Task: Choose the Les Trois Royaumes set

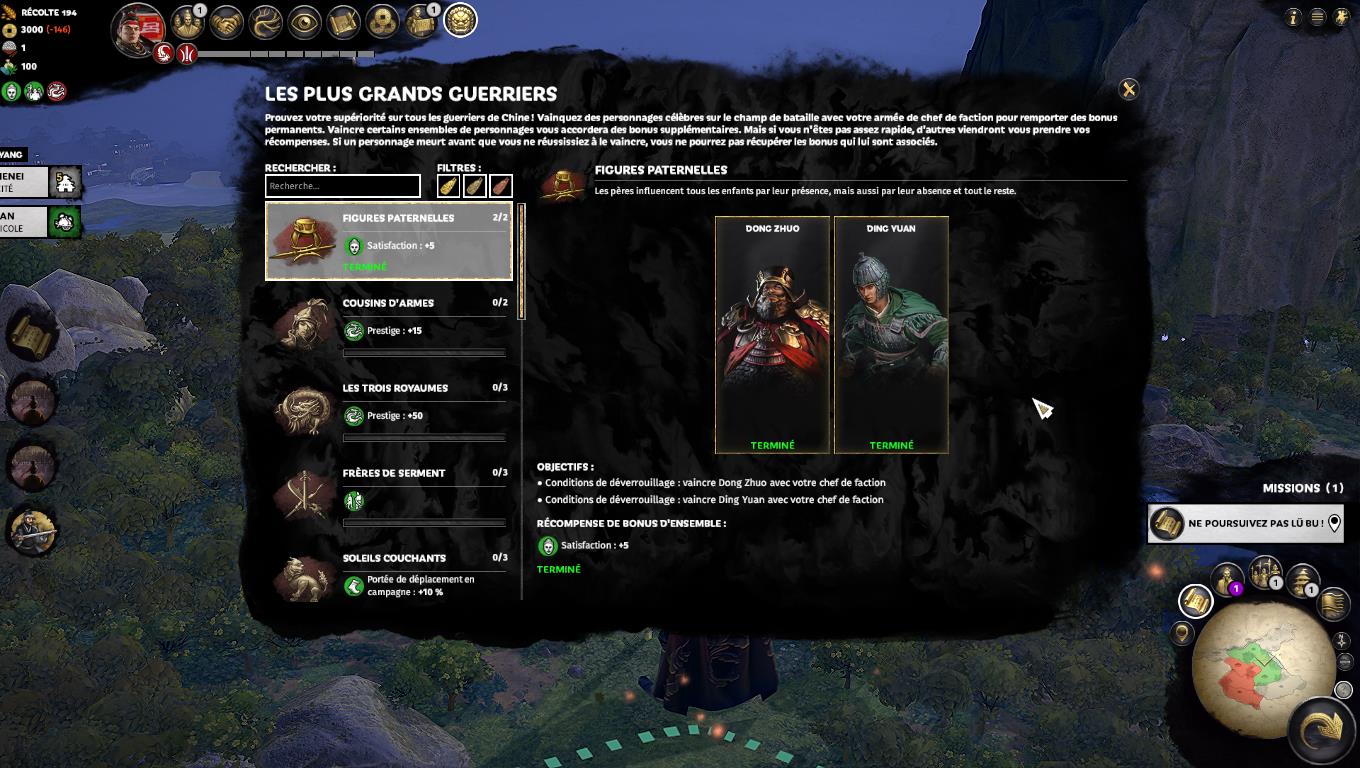Action: pos(389,411)
